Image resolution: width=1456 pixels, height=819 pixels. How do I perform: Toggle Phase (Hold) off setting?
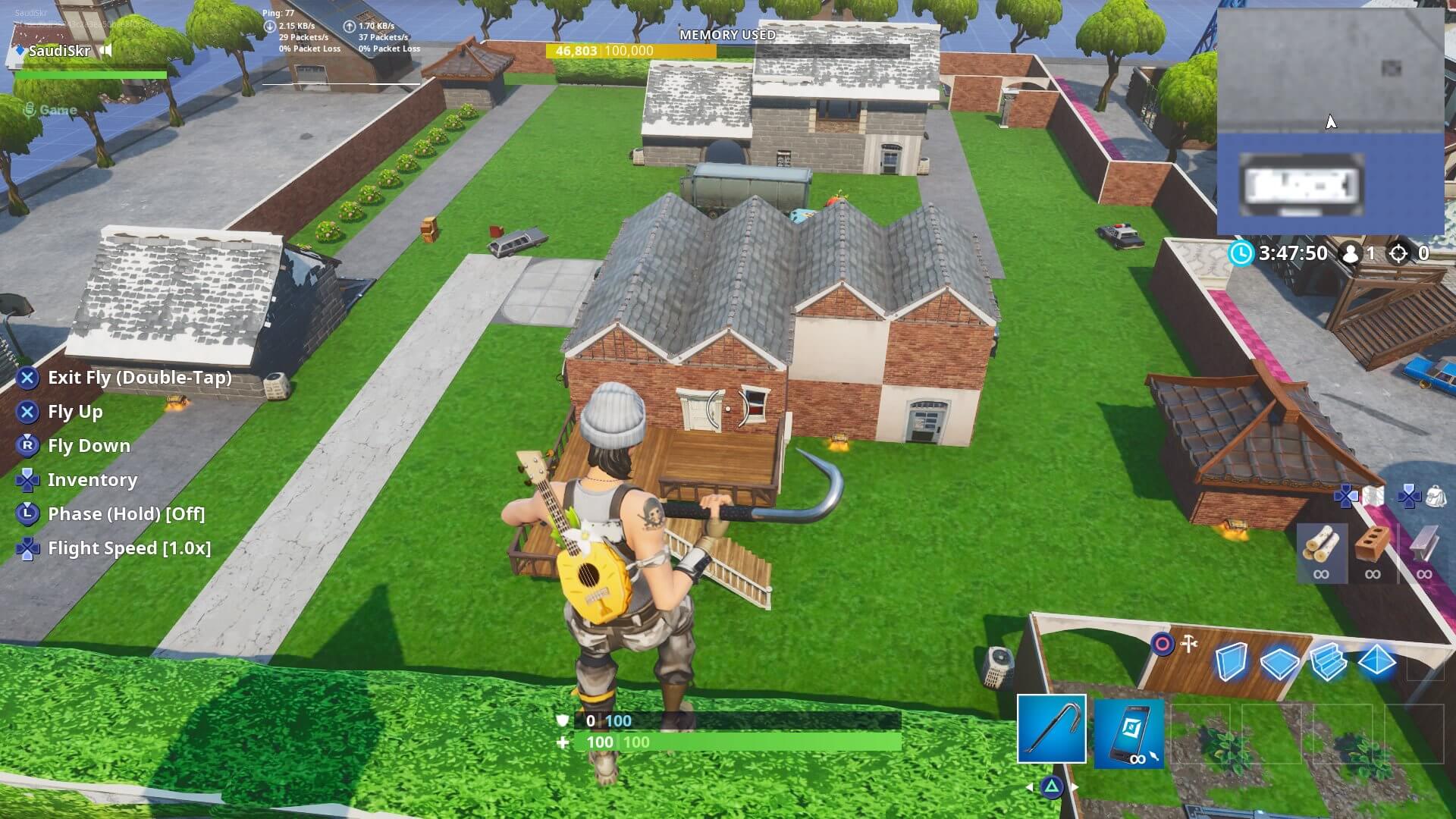[125, 513]
